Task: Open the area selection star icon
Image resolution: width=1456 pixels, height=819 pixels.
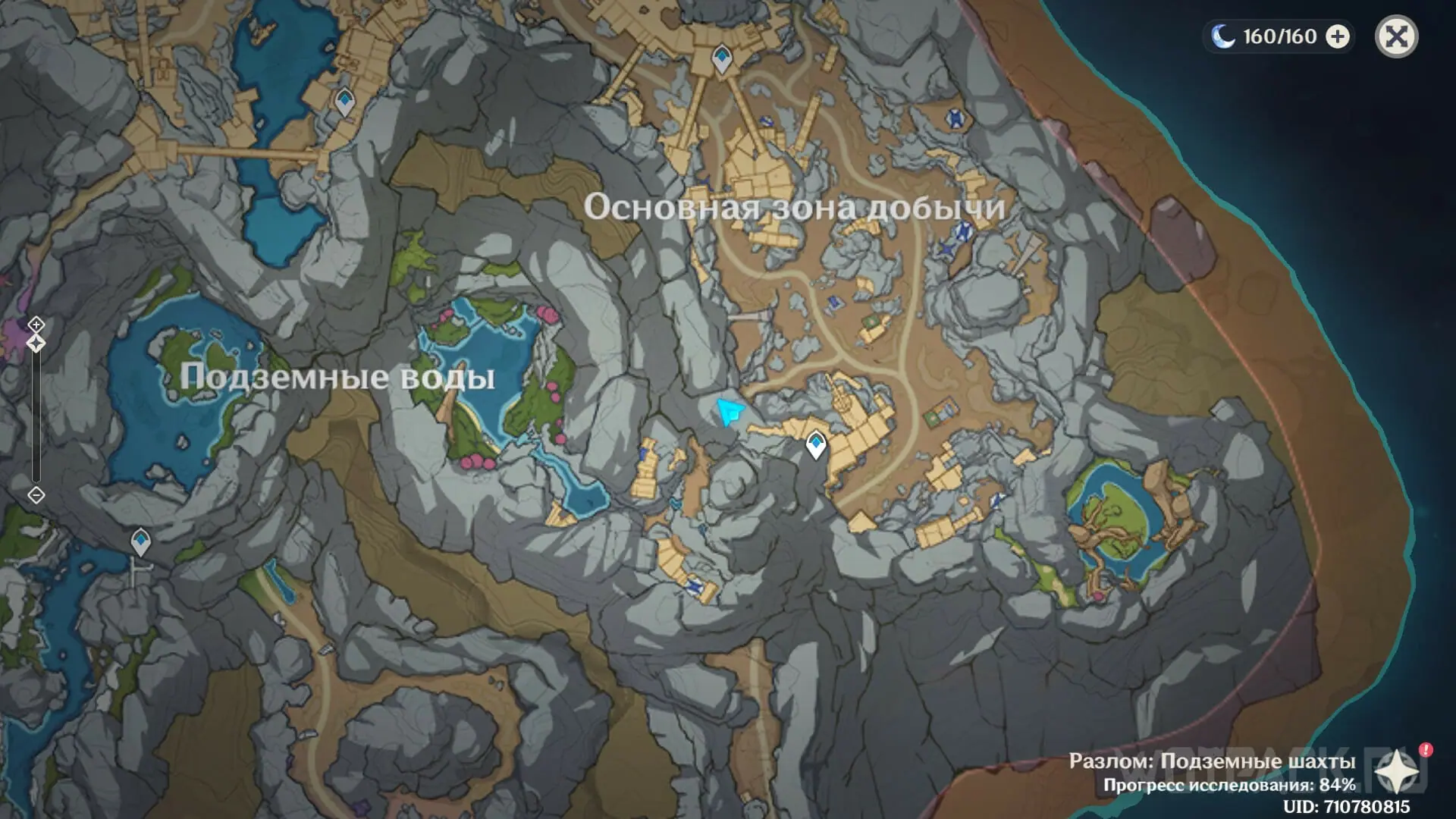Action: click(1398, 773)
